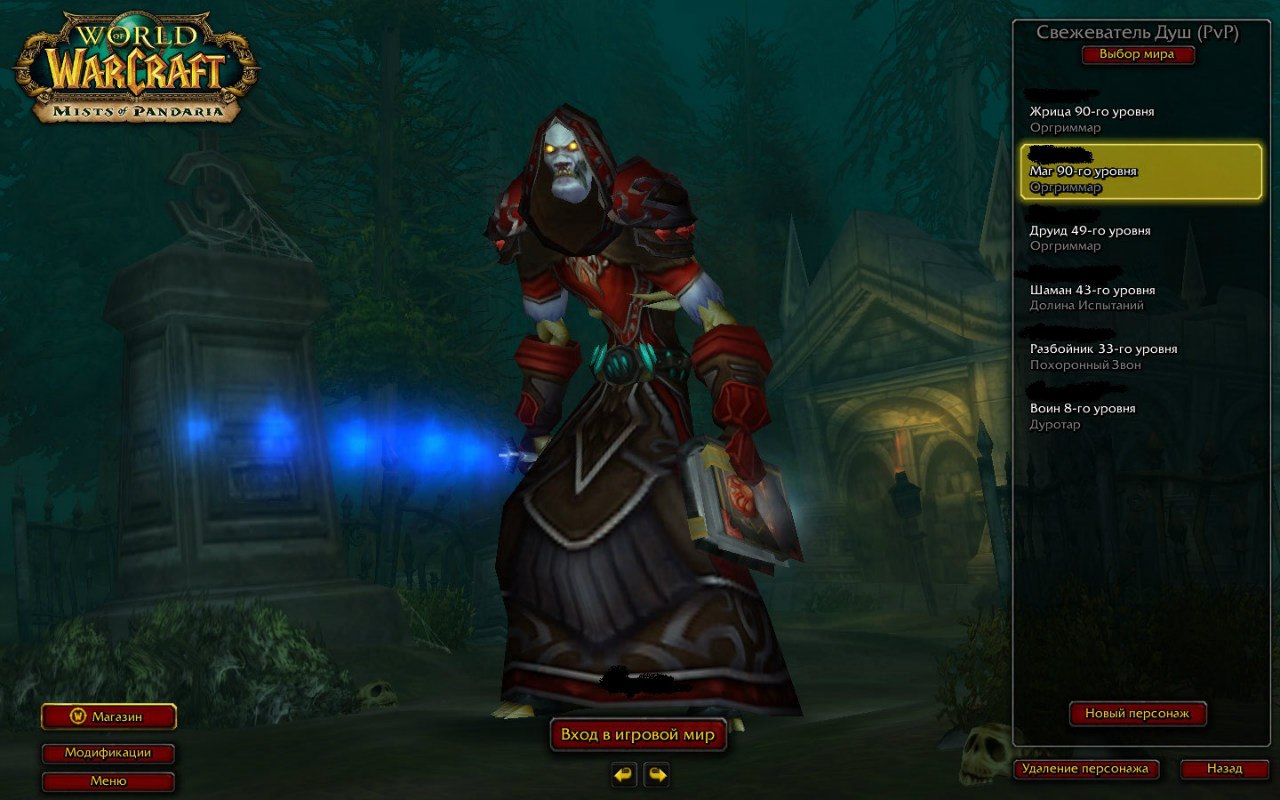Open the Магазин (Shop) panel
Viewport: 1280px width, 800px height.
[x=106, y=717]
